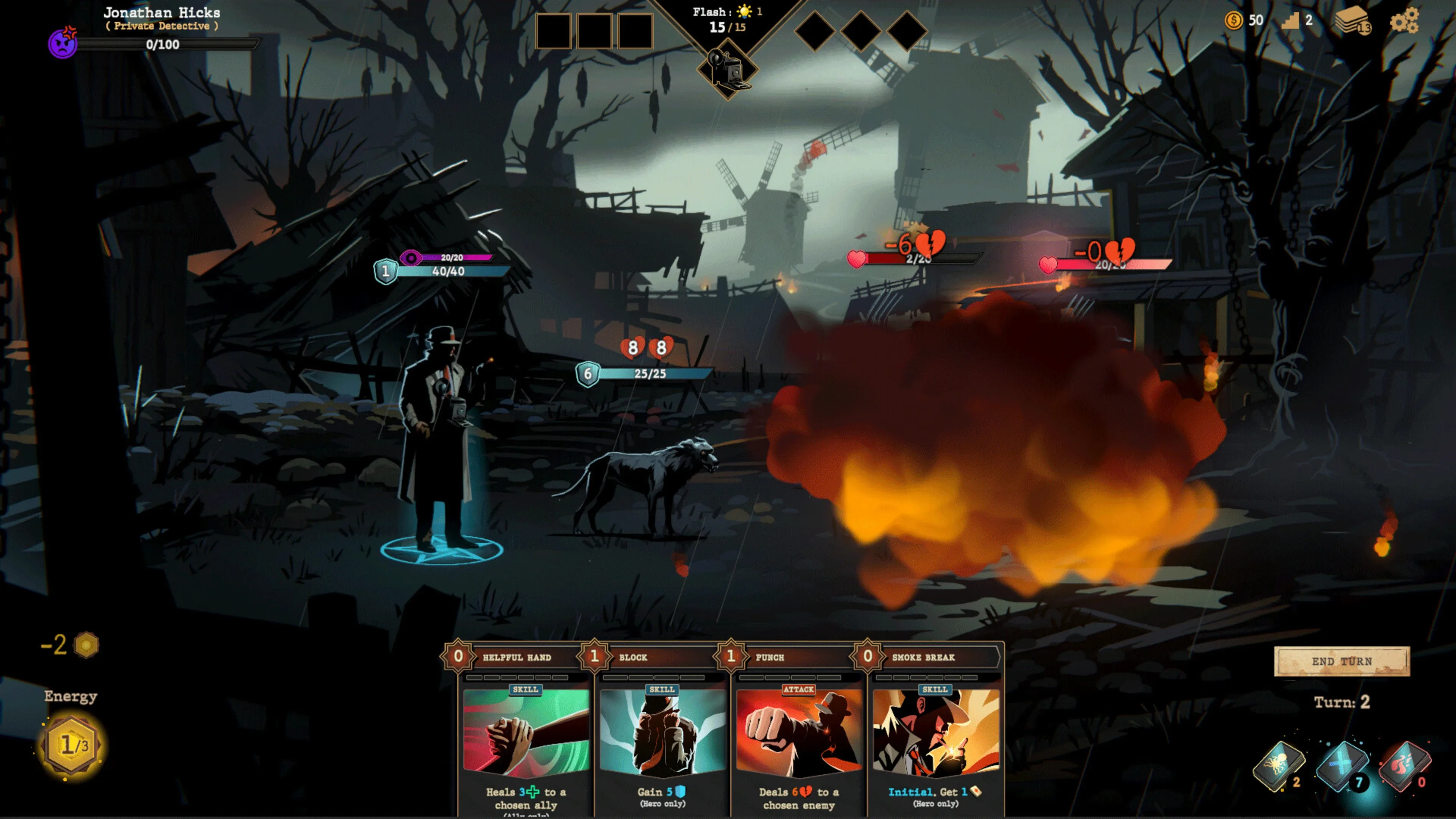Open the yellow draw pile

(x=1279, y=766)
